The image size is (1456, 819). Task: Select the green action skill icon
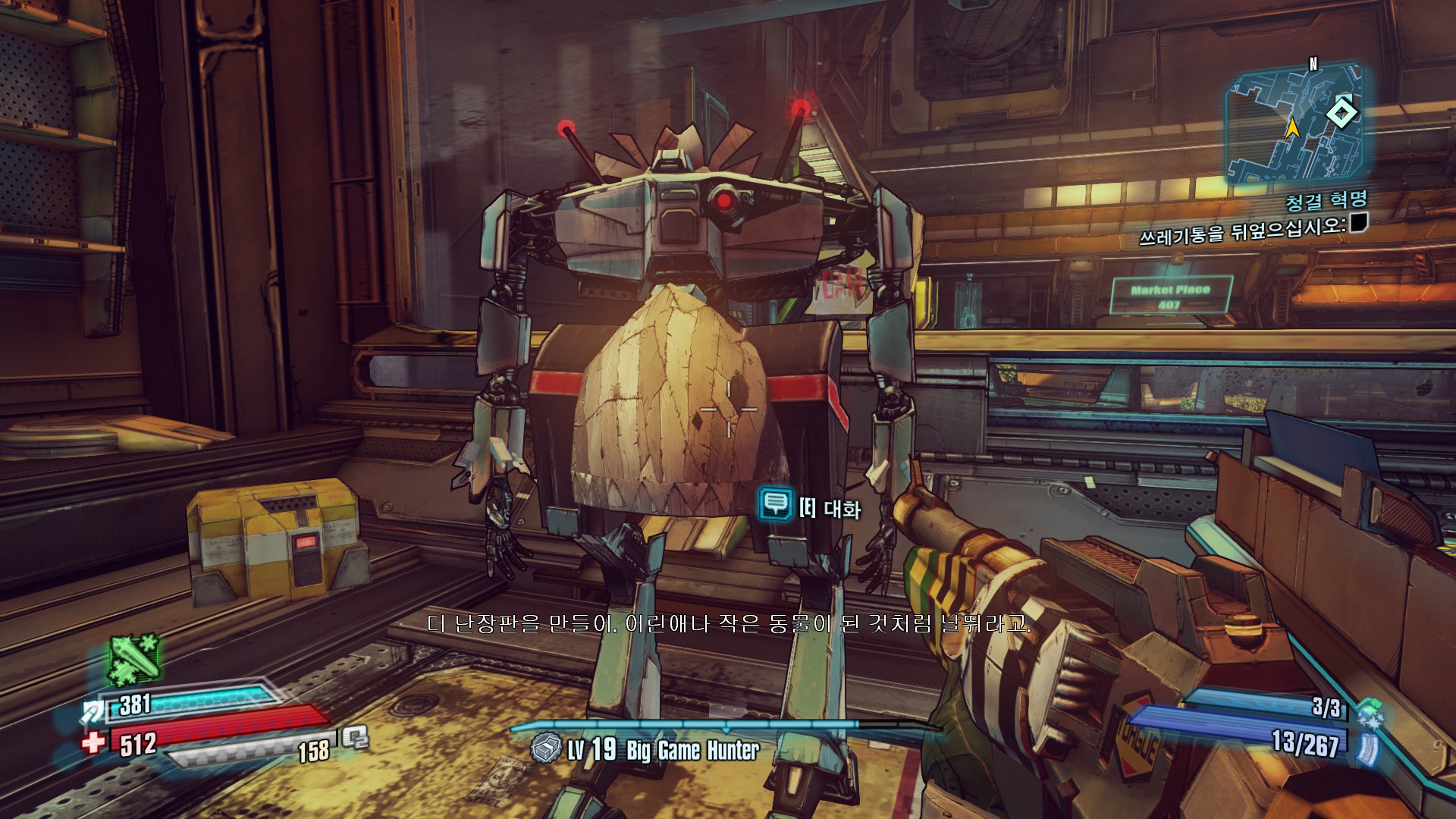point(135,658)
